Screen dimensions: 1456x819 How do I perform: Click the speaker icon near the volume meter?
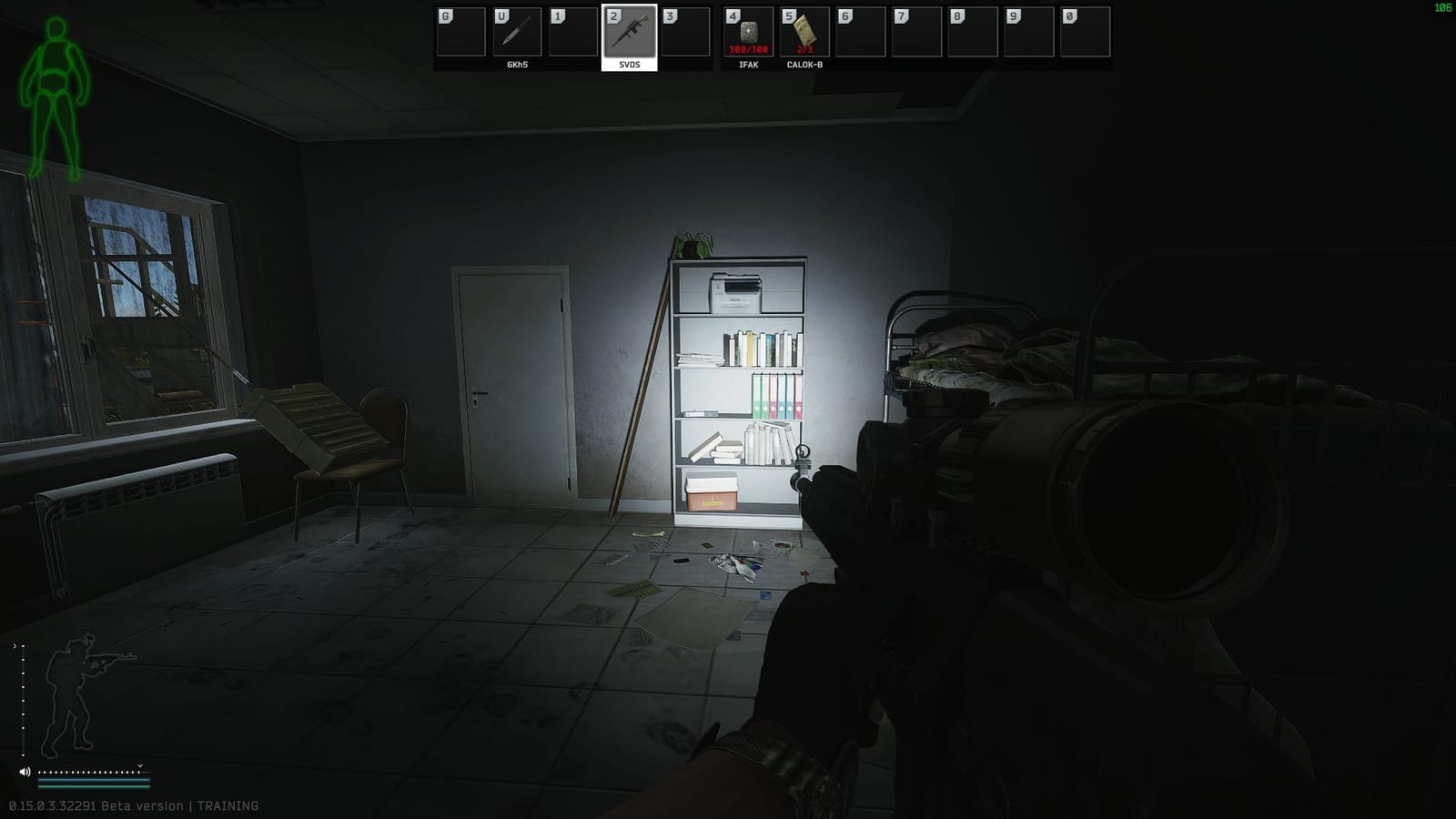[25, 772]
